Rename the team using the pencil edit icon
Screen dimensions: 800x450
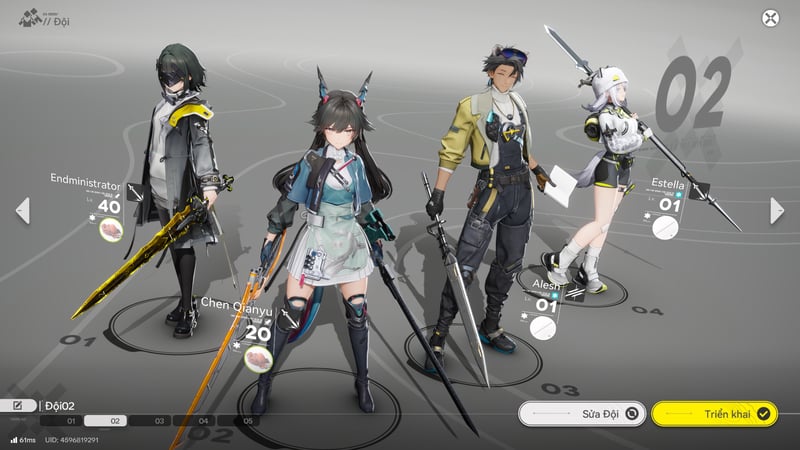(x=18, y=405)
